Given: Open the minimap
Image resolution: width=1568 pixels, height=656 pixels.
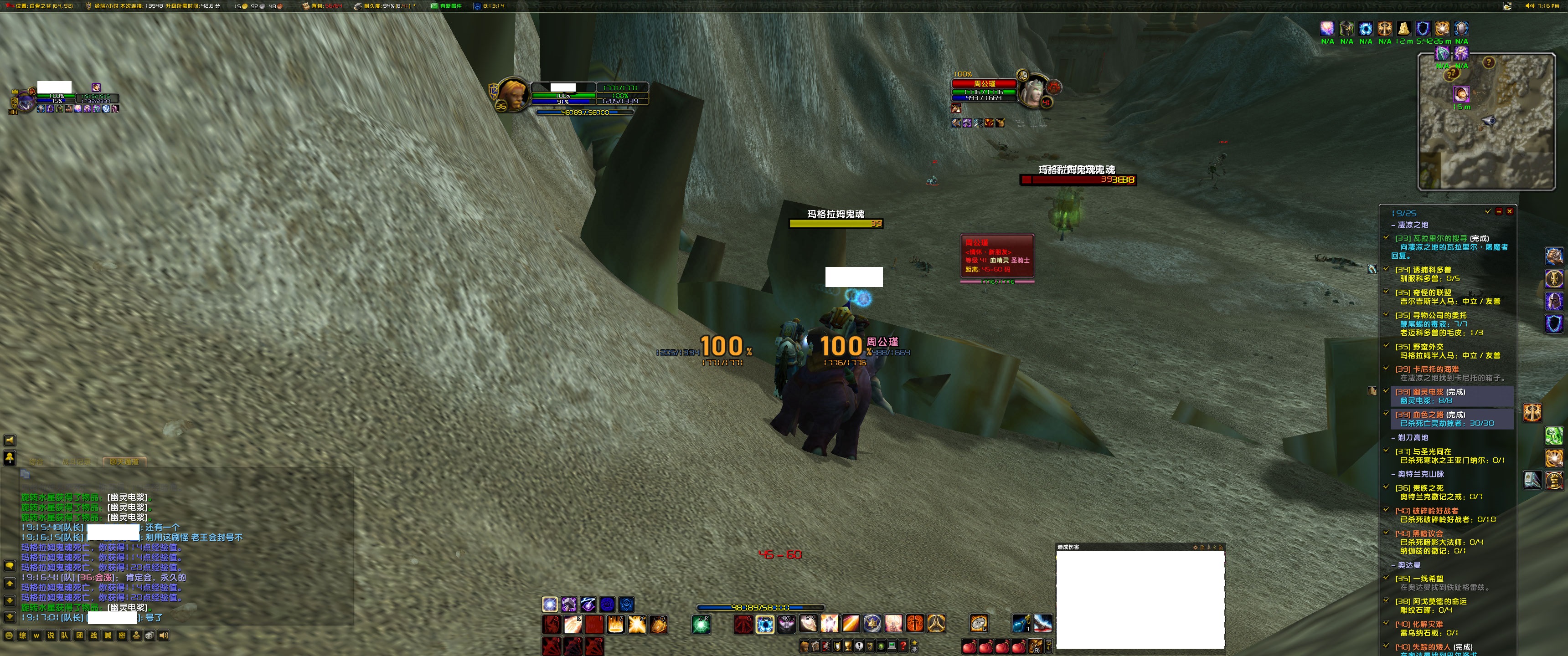Looking at the screenshot, I should [x=1486, y=122].
